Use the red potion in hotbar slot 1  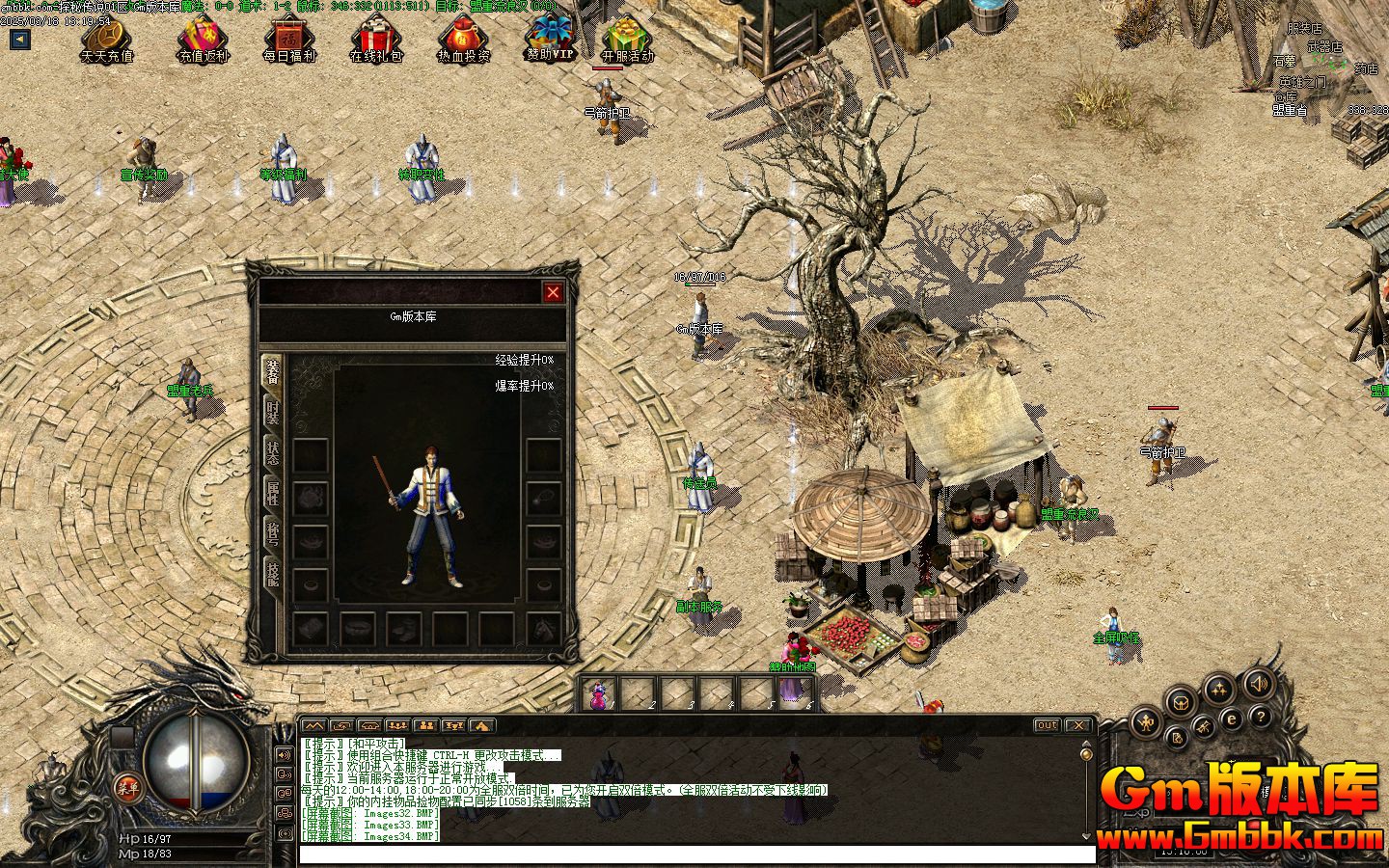(598, 692)
